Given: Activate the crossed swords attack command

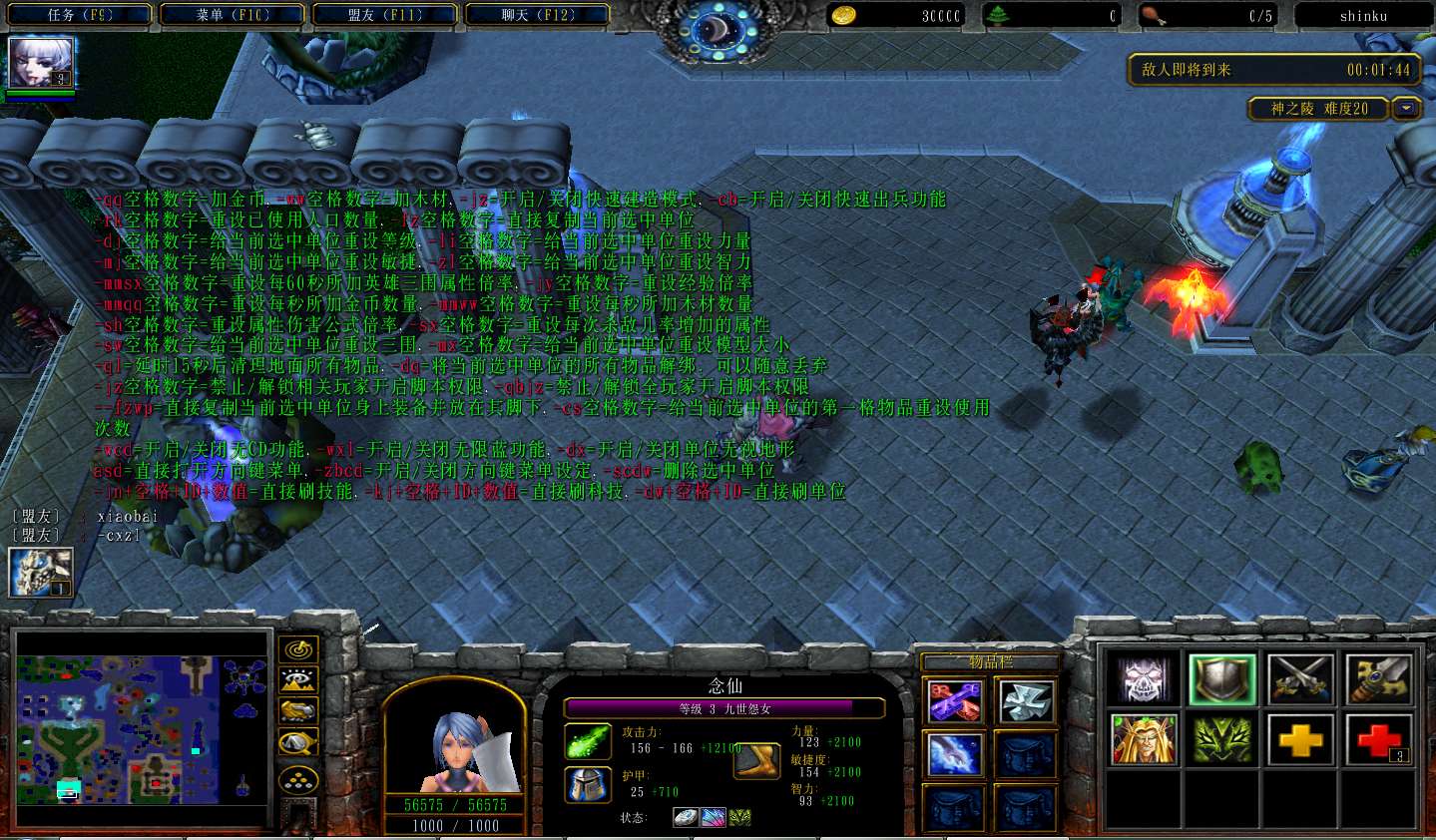Looking at the screenshot, I should click(x=1301, y=680).
